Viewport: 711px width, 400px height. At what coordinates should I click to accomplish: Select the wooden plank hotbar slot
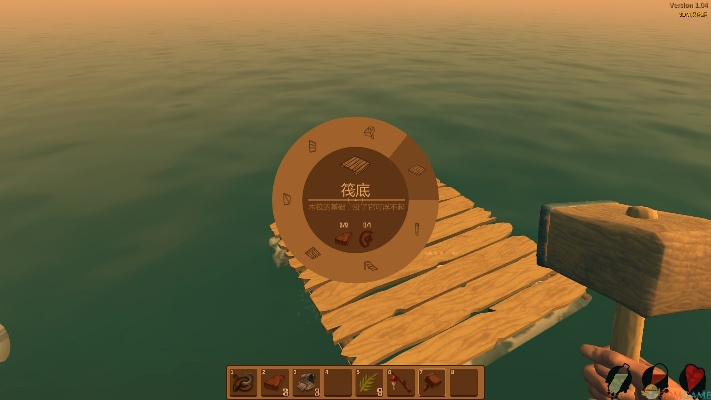(x=275, y=382)
